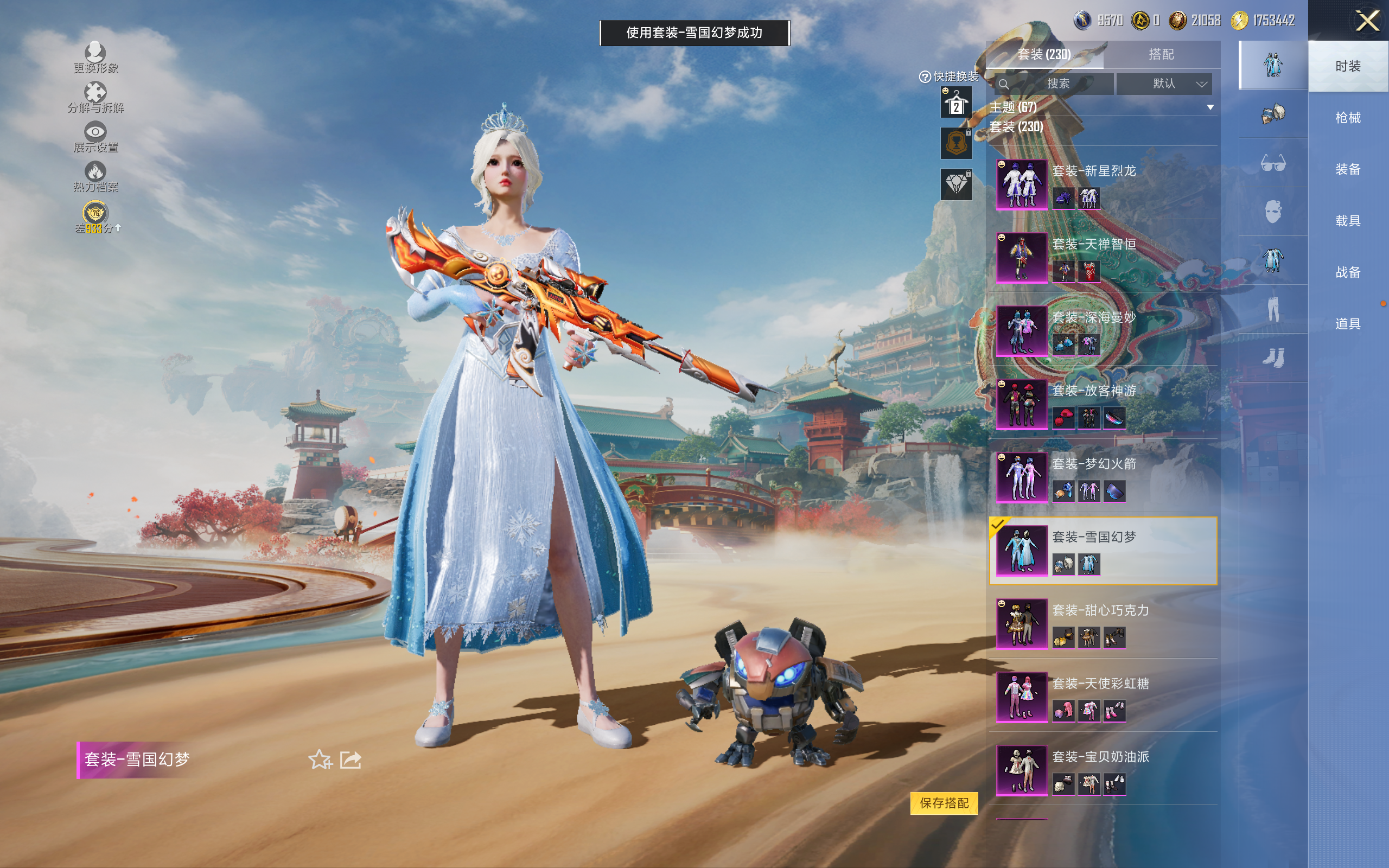Viewport: 1389px width, 868px height.
Task: Open 展示设置 display settings
Action: tap(95, 137)
